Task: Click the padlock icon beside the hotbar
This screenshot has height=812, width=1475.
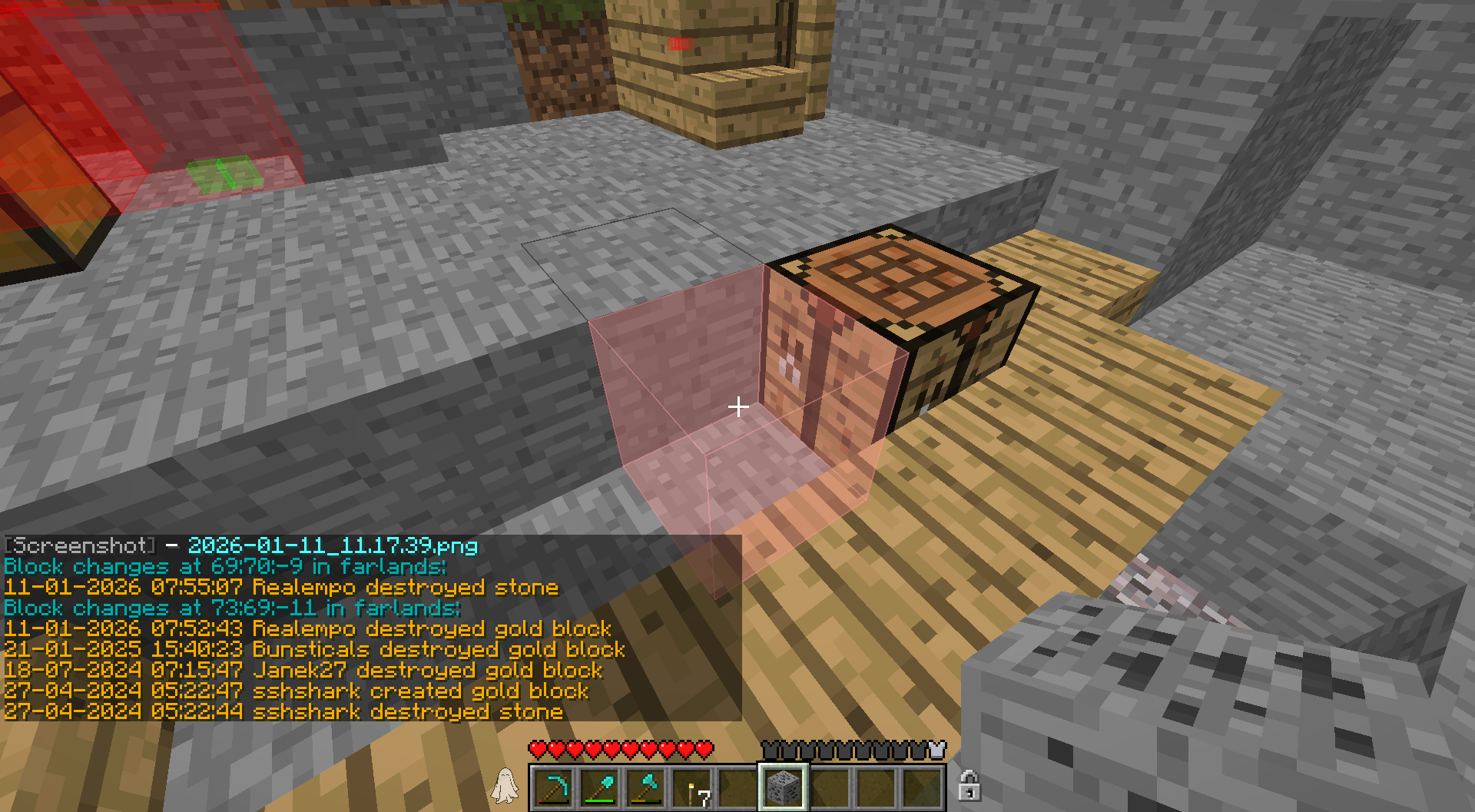Action: click(x=969, y=786)
